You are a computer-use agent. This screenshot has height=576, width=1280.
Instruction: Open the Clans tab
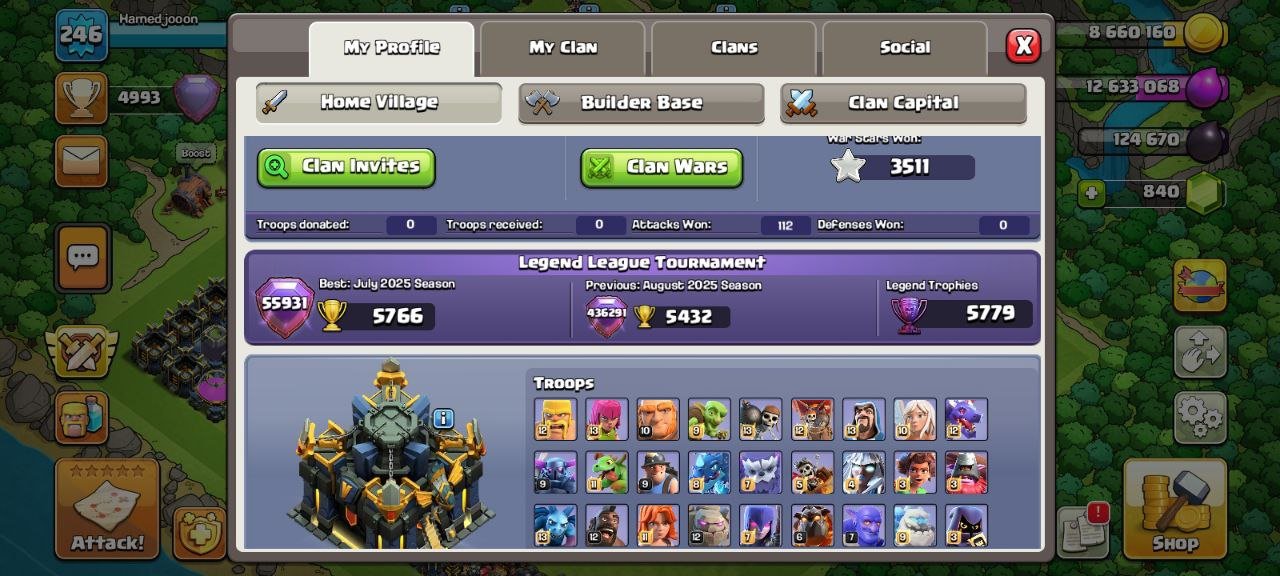click(734, 47)
